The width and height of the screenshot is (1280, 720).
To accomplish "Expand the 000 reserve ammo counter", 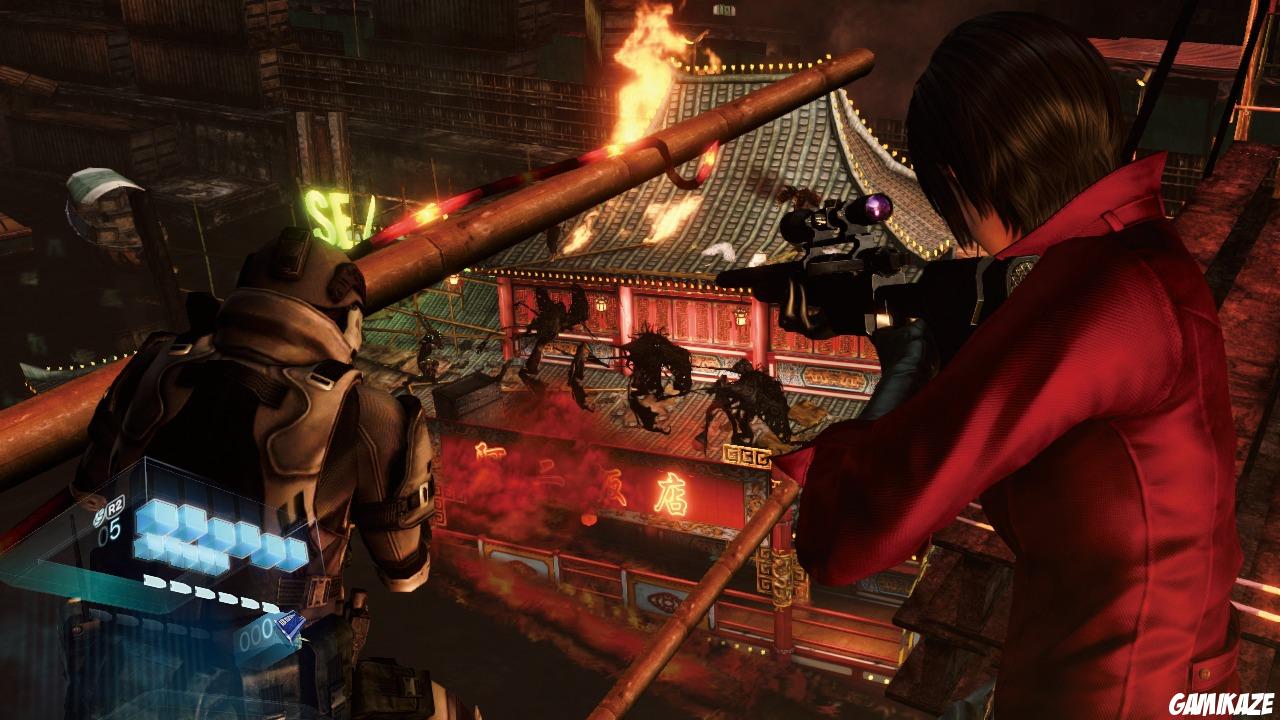I will point(255,631).
